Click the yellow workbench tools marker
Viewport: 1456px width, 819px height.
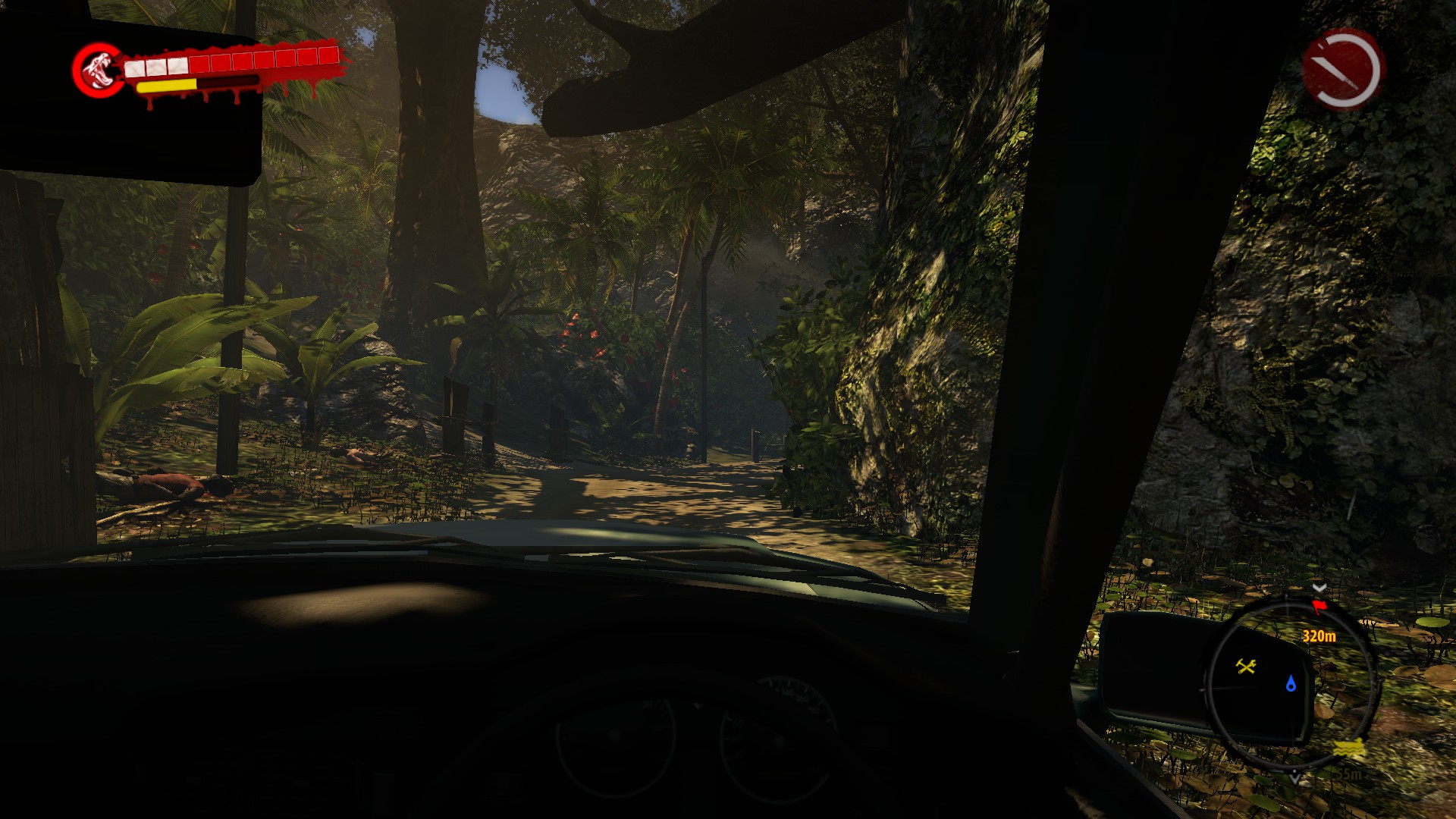click(x=1246, y=667)
